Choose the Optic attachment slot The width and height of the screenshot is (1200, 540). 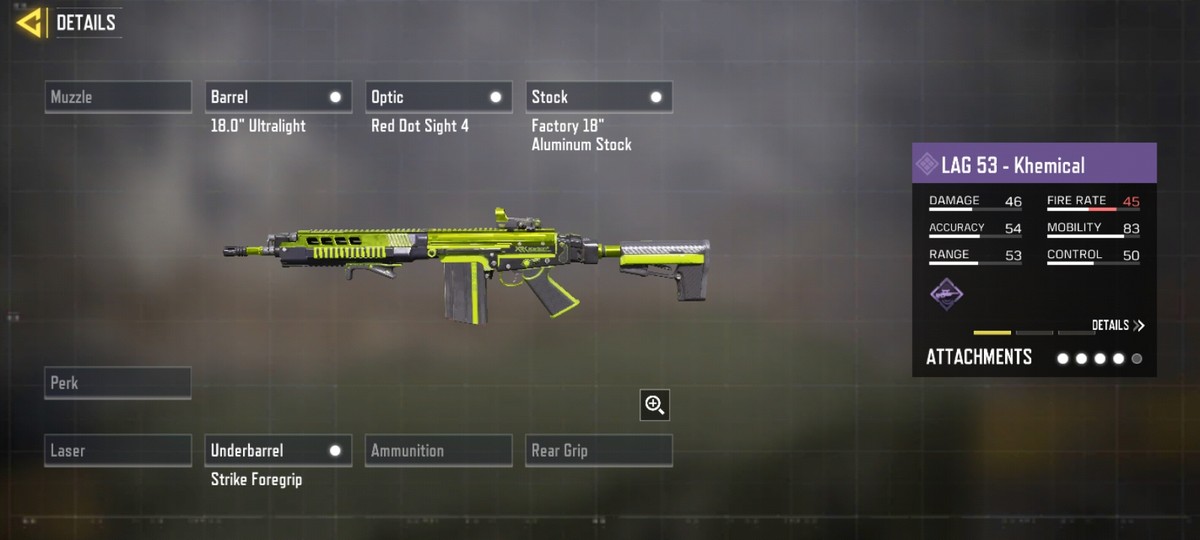(x=438, y=97)
